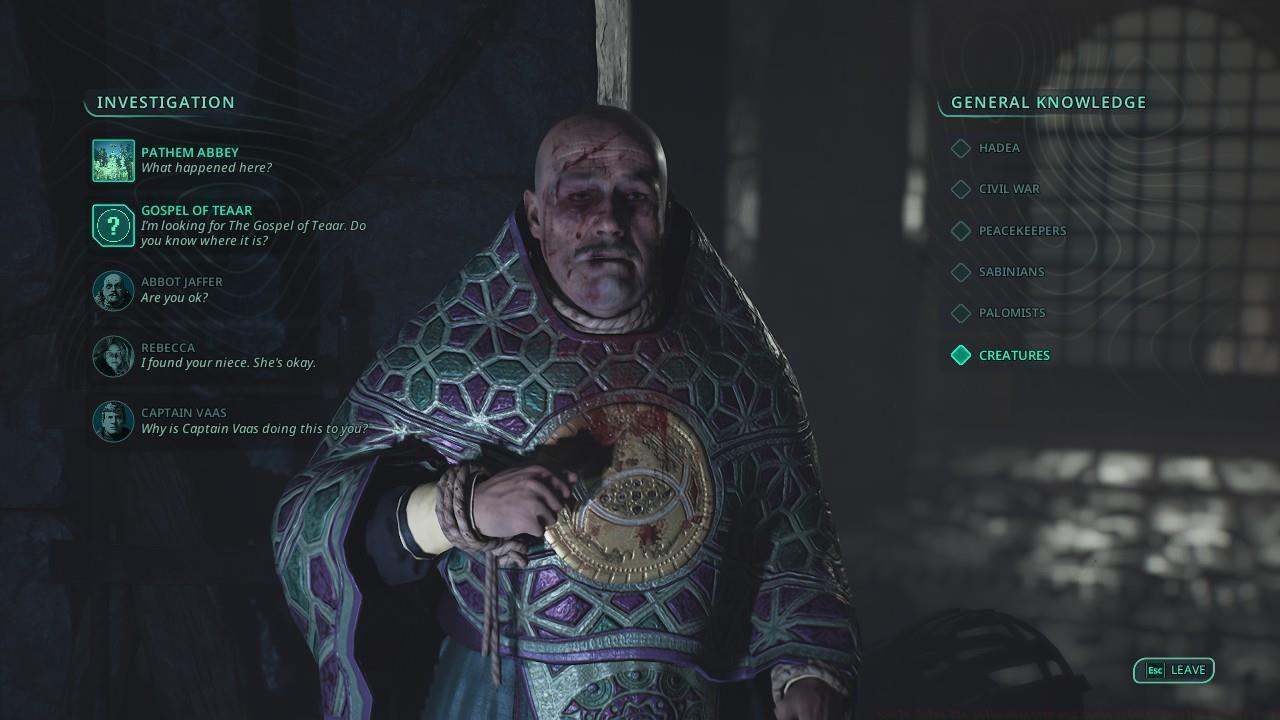Click the Pathem Abbey map icon
The width and height of the screenshot is (1280, 720).
(x=113, y=160)
